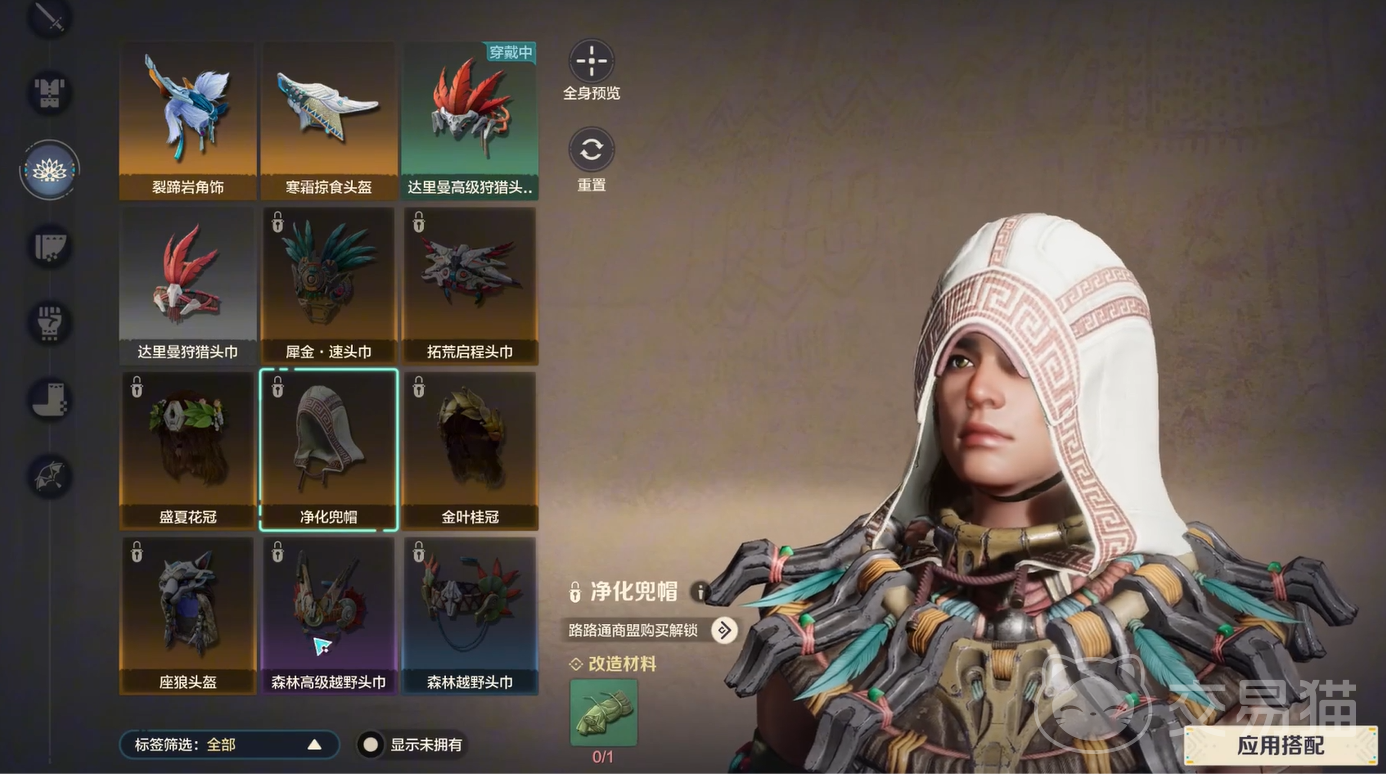Pick the 达里曼狩猎头巾 item
Image resolution: width=1386 pixels, height=774 pixels.
point(187,285)
